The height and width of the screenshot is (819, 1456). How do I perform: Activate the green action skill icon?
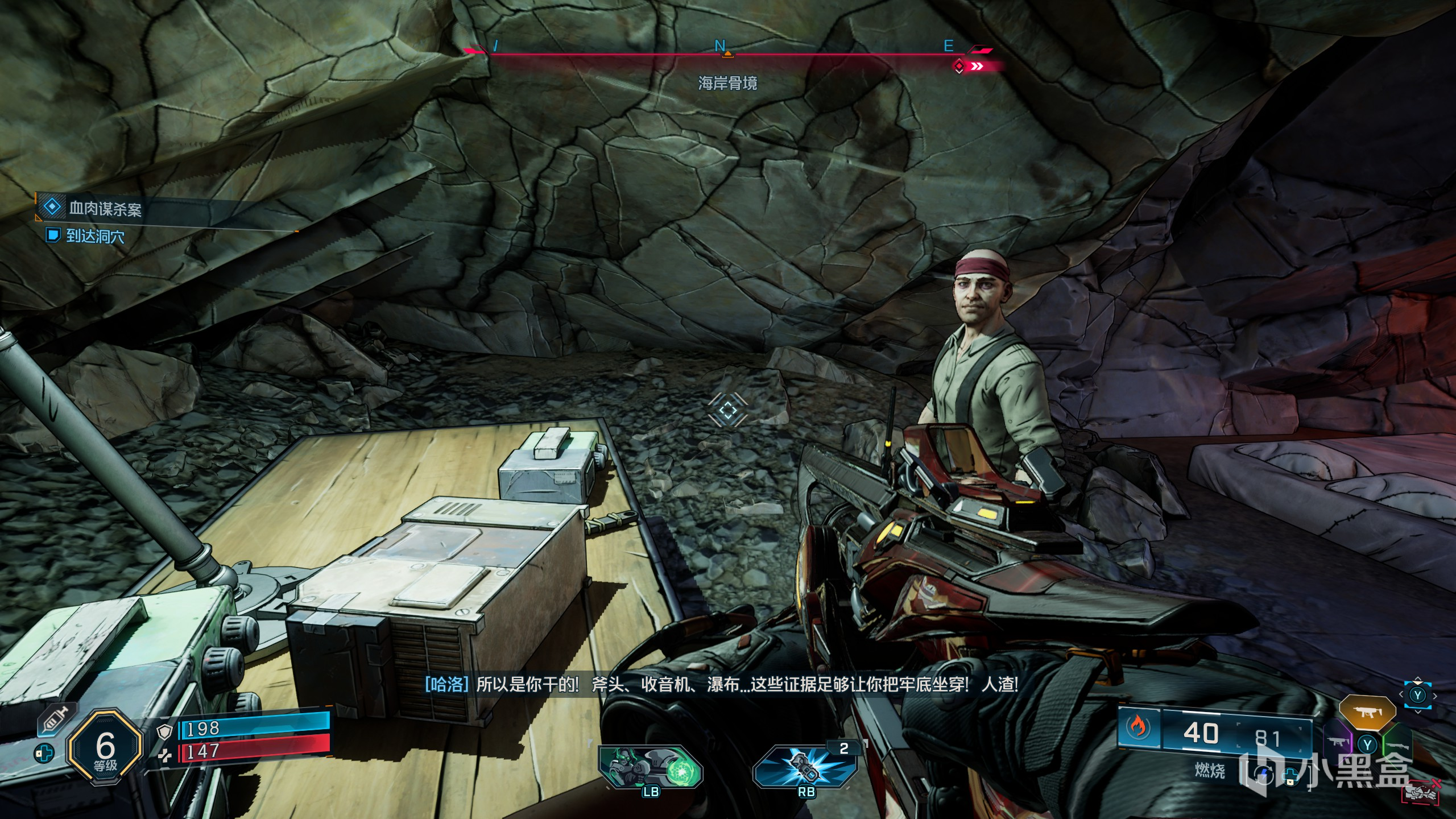650,768
